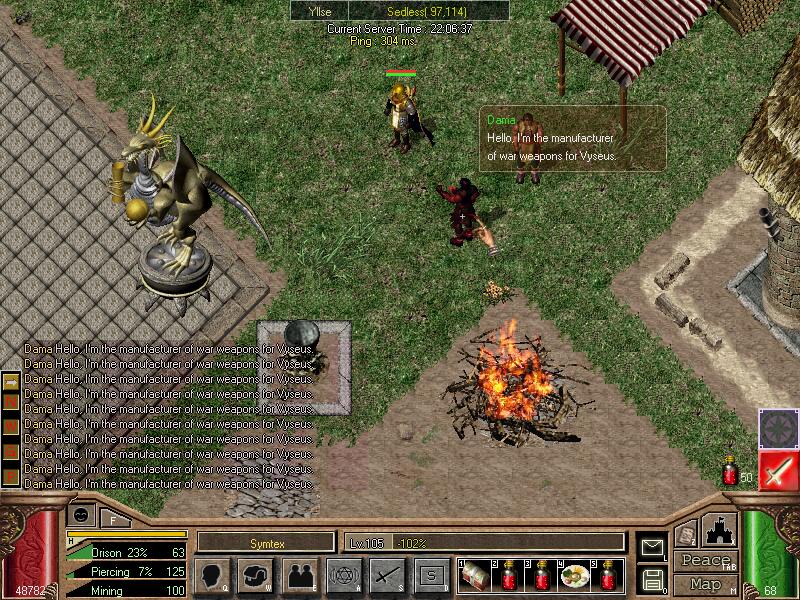Open the inventory bag button
This screenshot has height=600, width=800.
pyautogui.click(x=257, y=575)
